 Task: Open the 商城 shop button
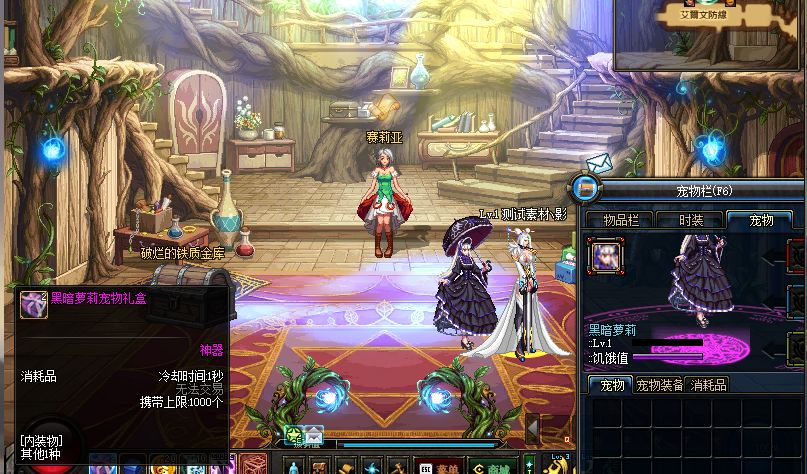(x=493, y=466)
